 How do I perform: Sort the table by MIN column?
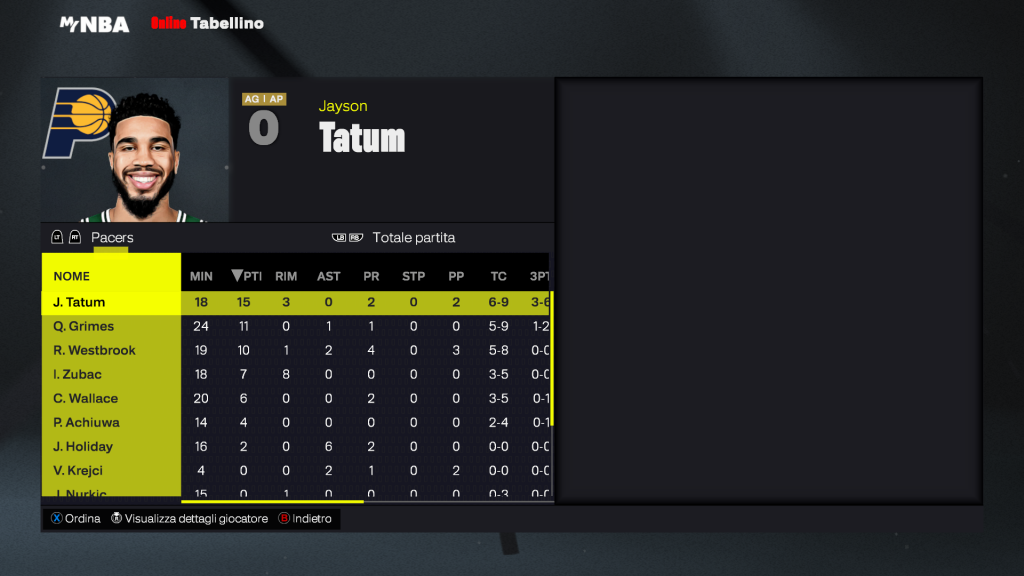point(201,276)
